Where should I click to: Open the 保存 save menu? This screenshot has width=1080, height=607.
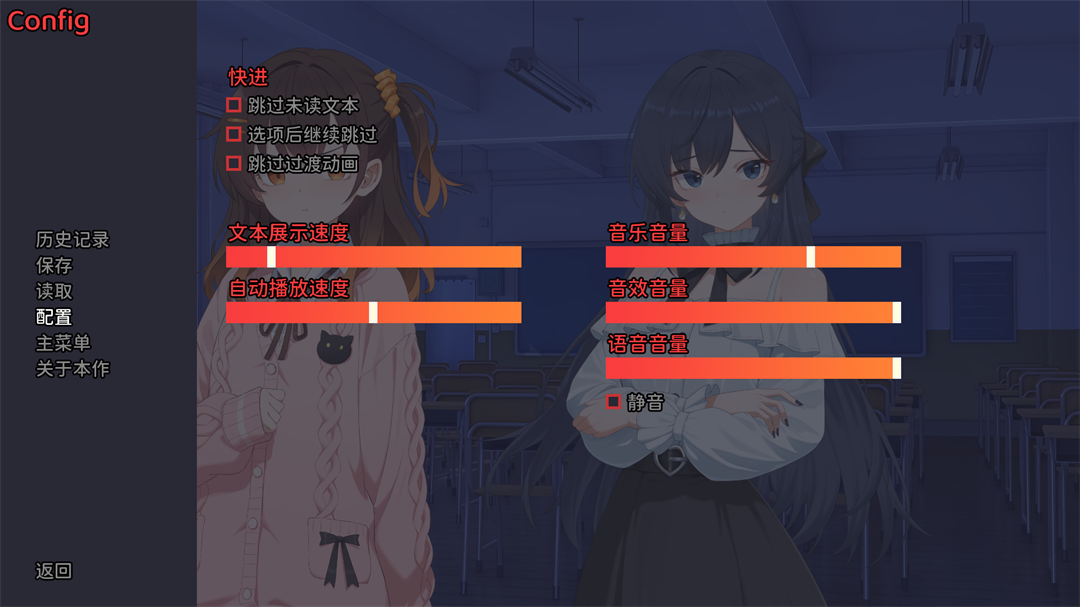(54, 266)
